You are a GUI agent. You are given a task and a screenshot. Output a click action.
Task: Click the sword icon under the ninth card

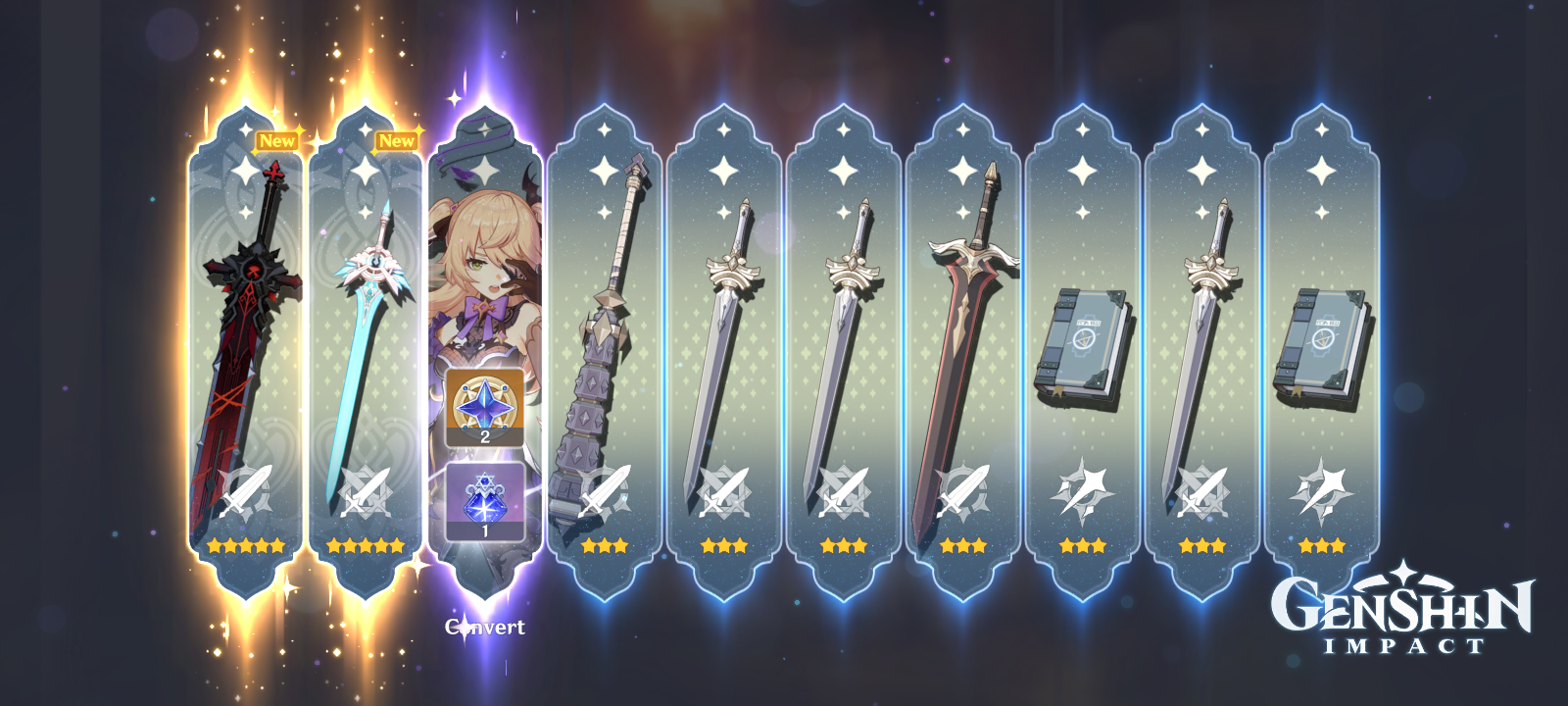(x=1201, y=489)
